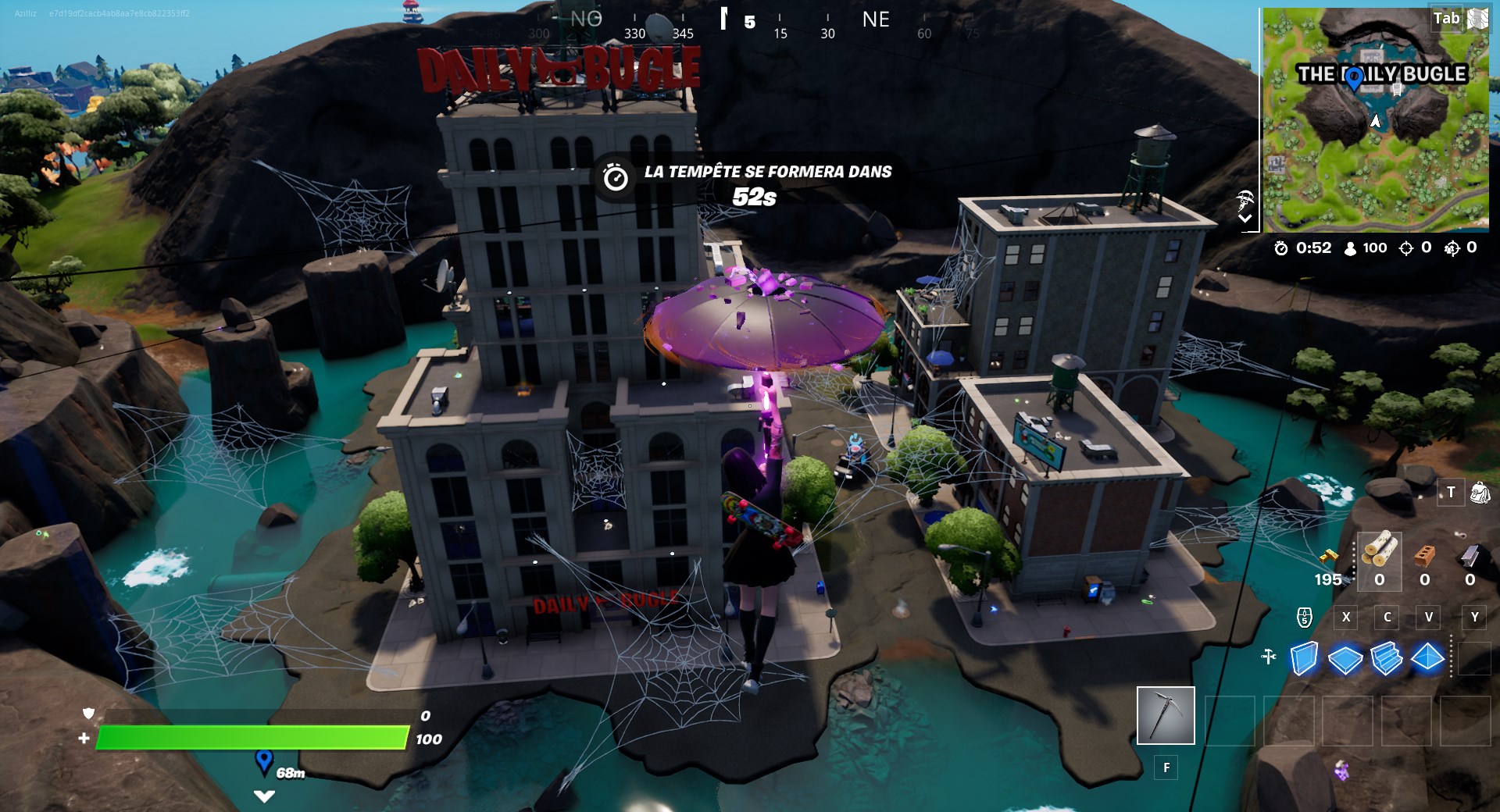Choose the wall building piece

click(1303, 658)
